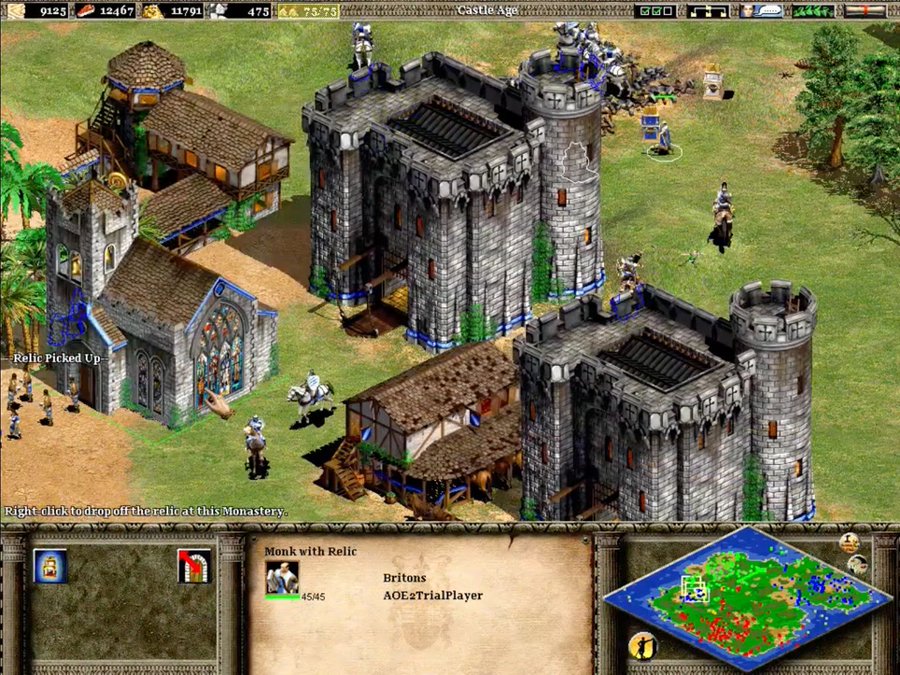This screenshot has height=675, width=900.
Task: Open the objectives checklist in the top bar
Action: [x=656, y=11]
